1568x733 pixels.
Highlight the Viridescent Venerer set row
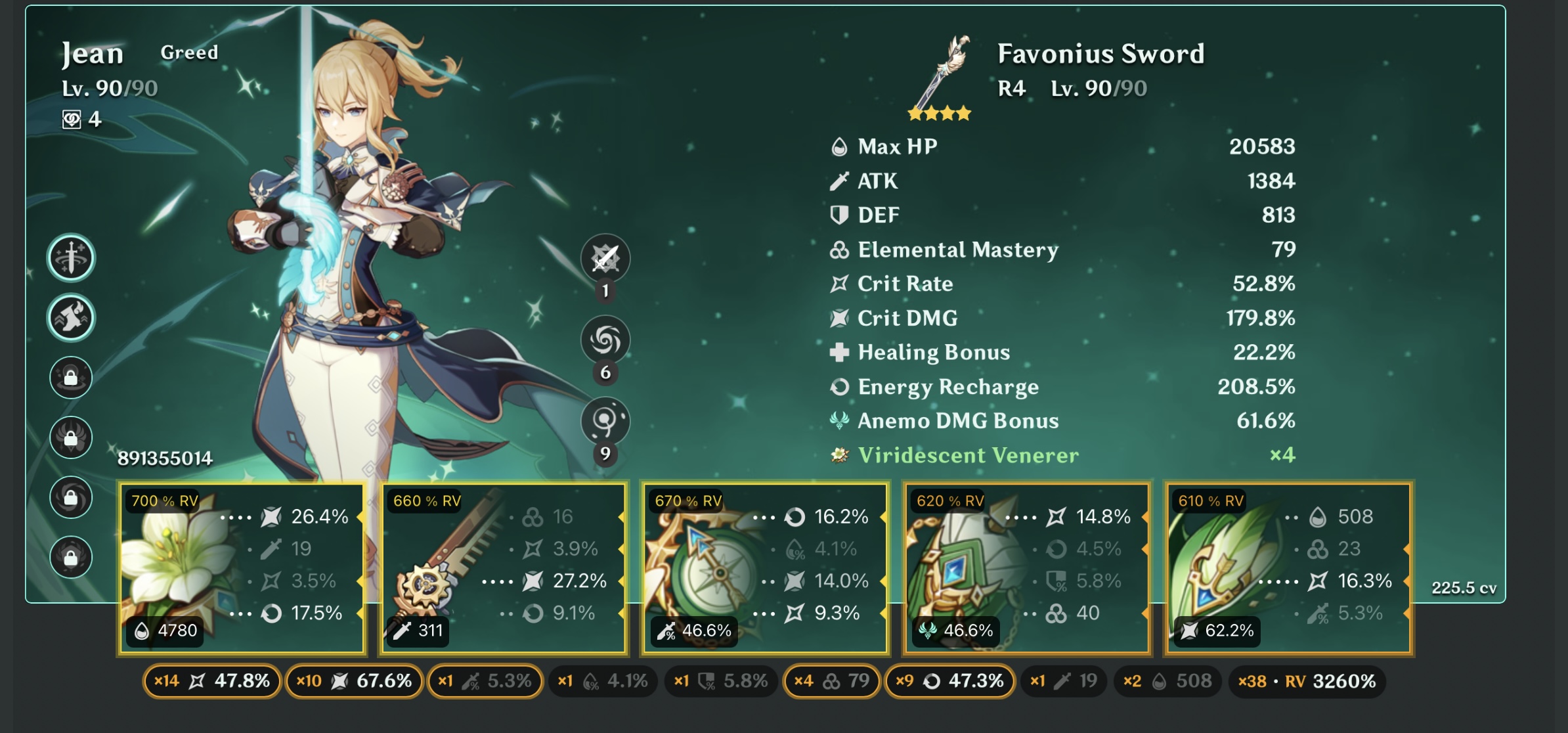[x=1062, y=455]
